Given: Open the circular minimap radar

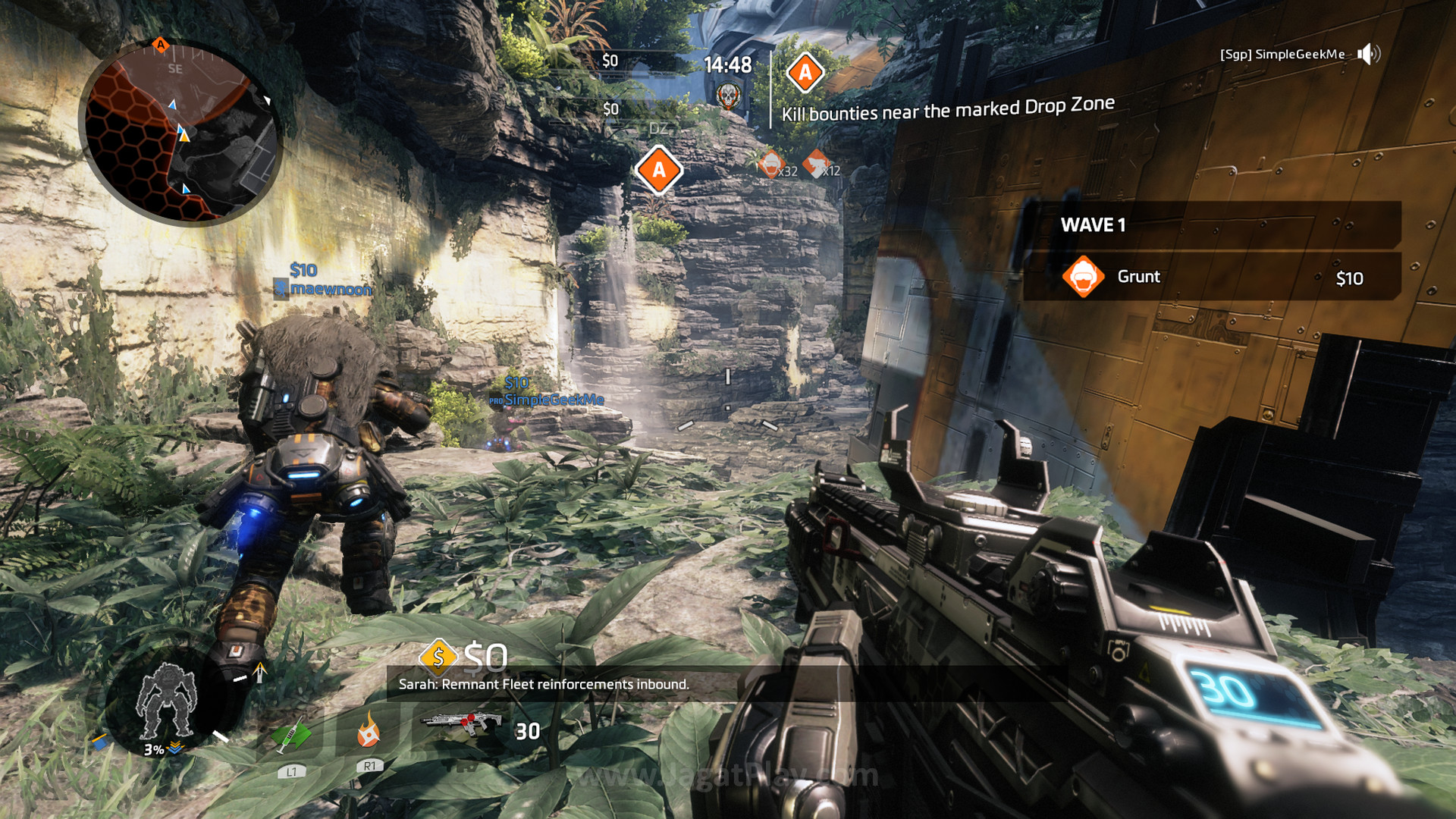Looking at the screenshot, I should (180, 132).
